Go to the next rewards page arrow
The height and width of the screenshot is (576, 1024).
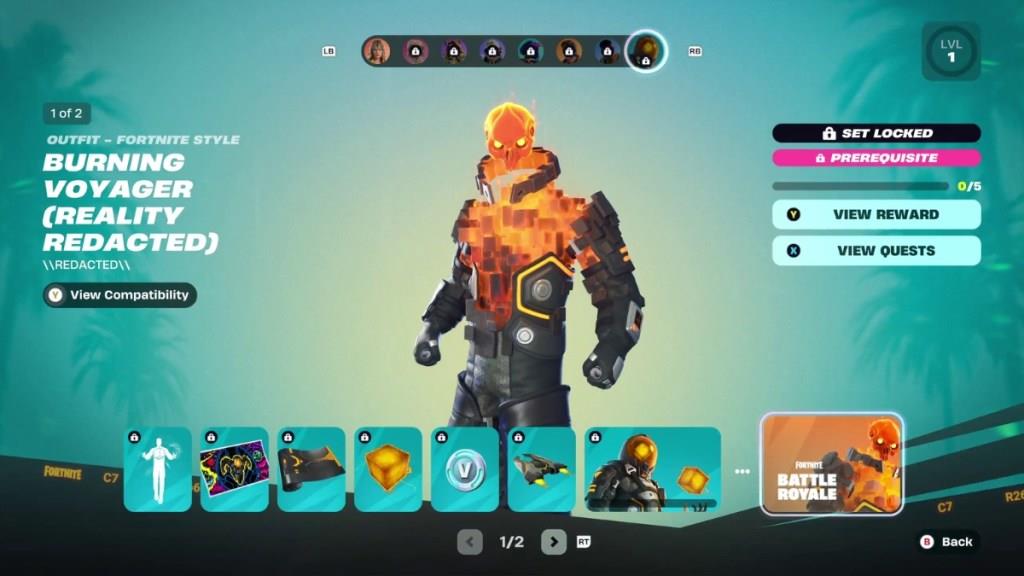click(x=553, y=542)
